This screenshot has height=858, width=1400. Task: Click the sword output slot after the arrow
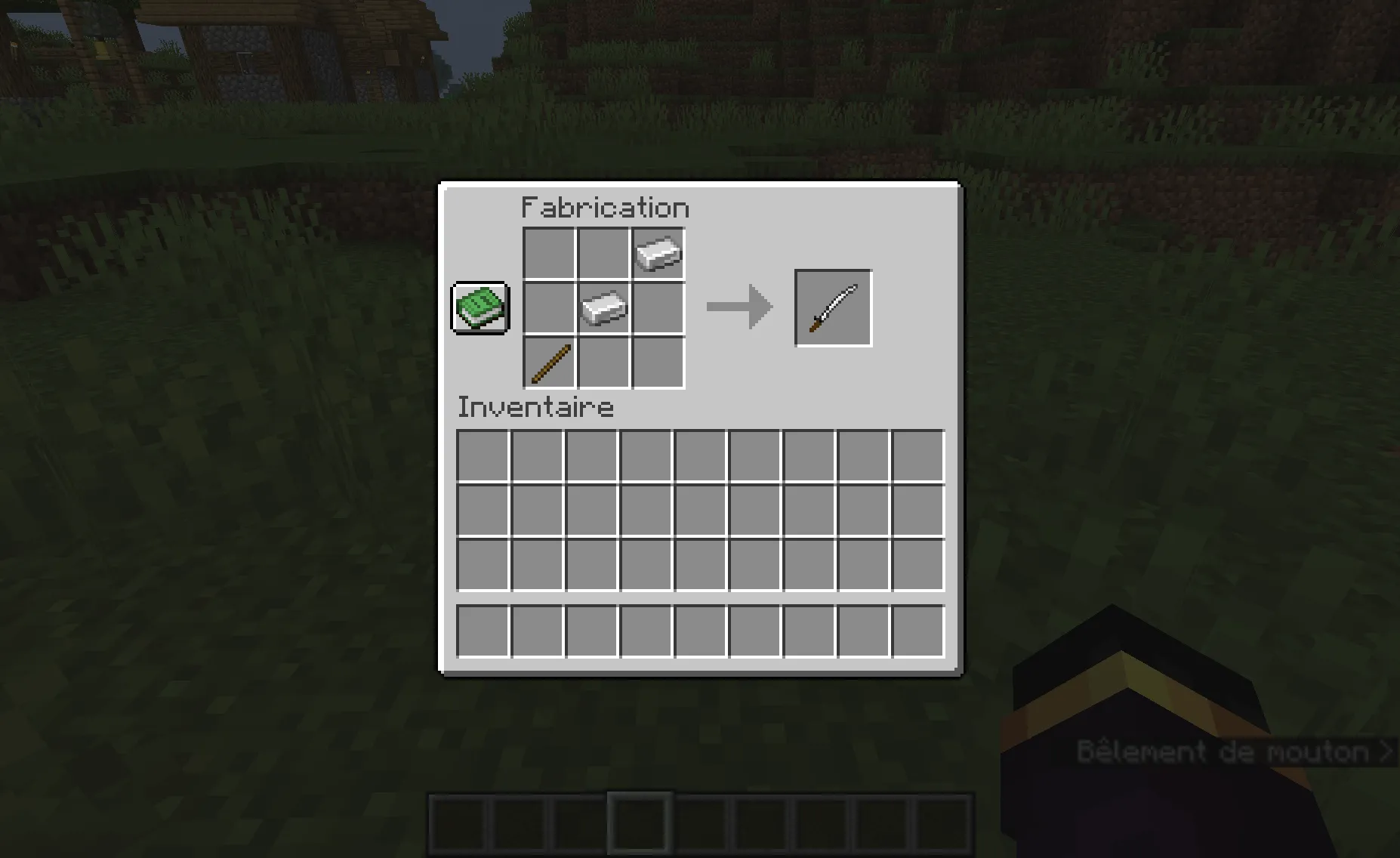(832, 307)
